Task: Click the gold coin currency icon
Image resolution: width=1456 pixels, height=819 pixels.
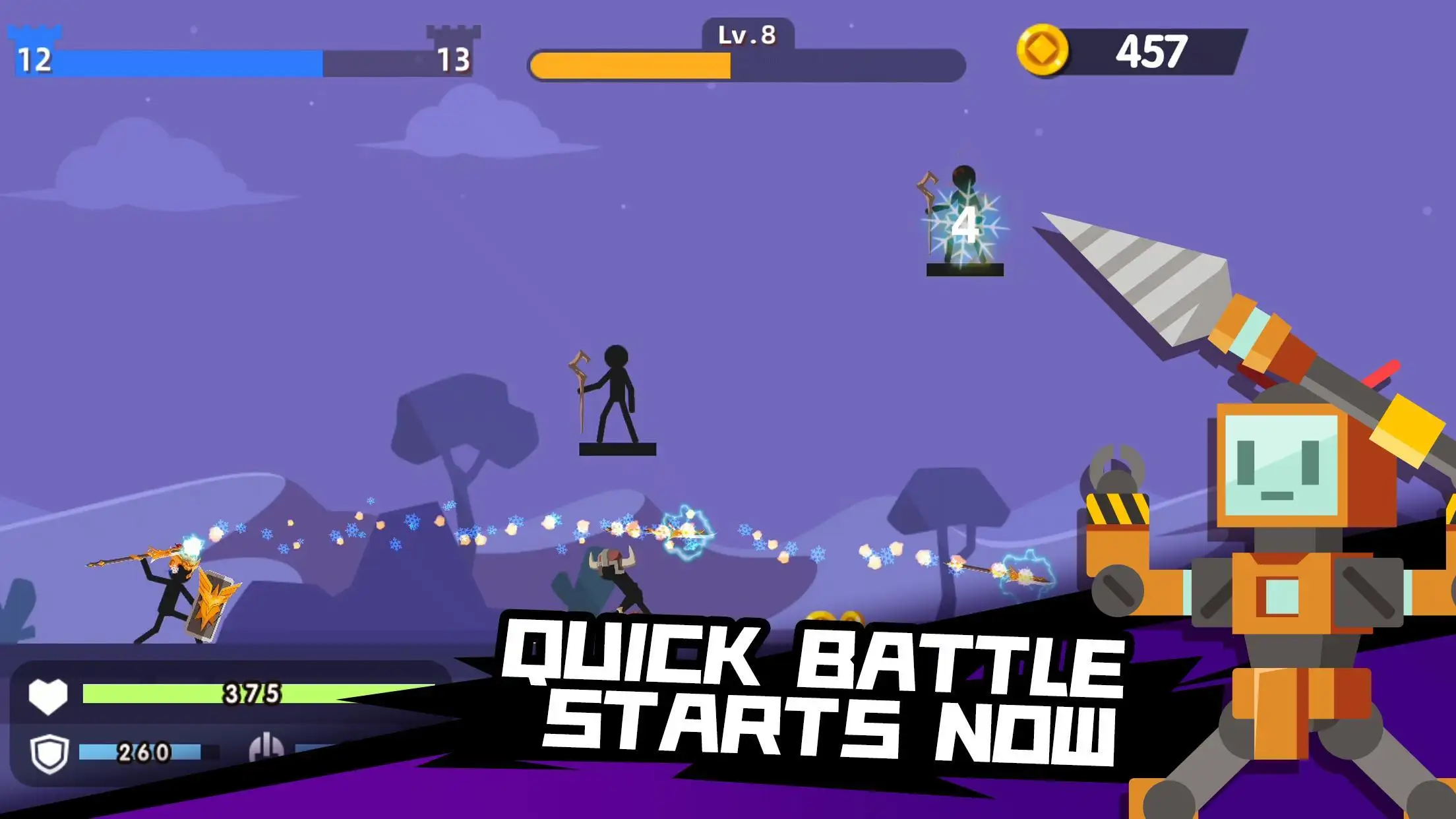Action: tap(1042, 51)
